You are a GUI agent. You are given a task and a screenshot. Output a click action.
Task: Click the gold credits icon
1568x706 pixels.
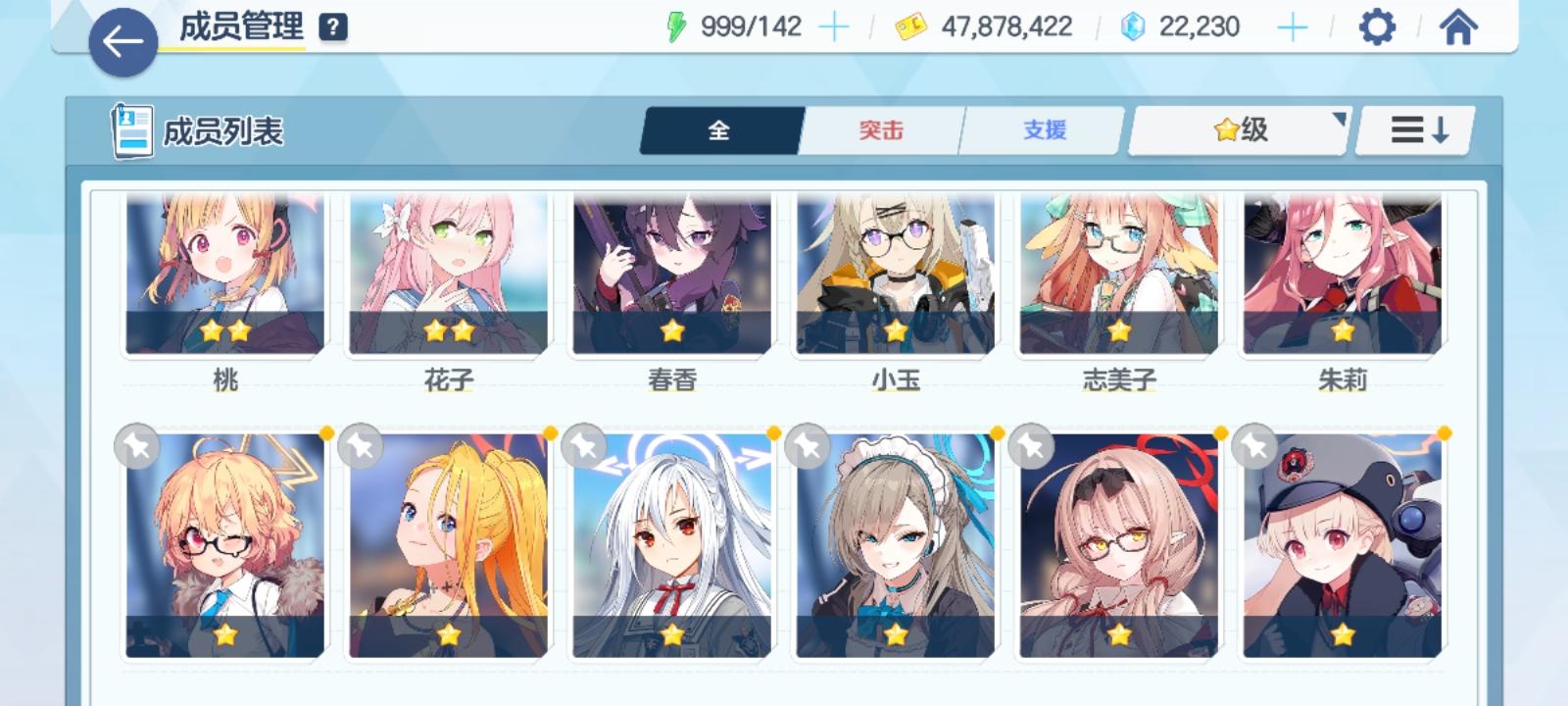pyautogui.click(x=911, y=26)
